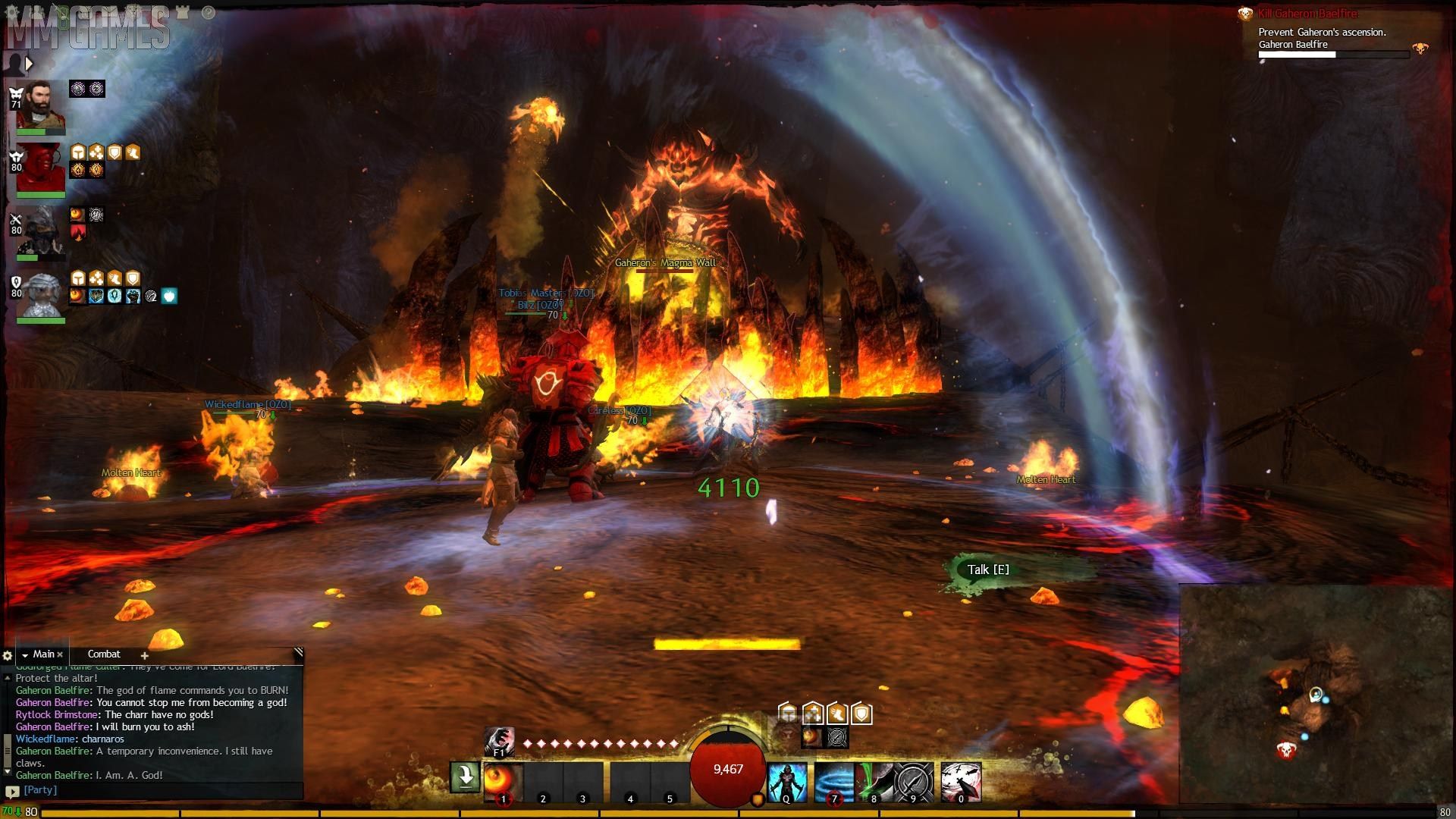Select the red charr party member portrait

(x=41, y=168)
